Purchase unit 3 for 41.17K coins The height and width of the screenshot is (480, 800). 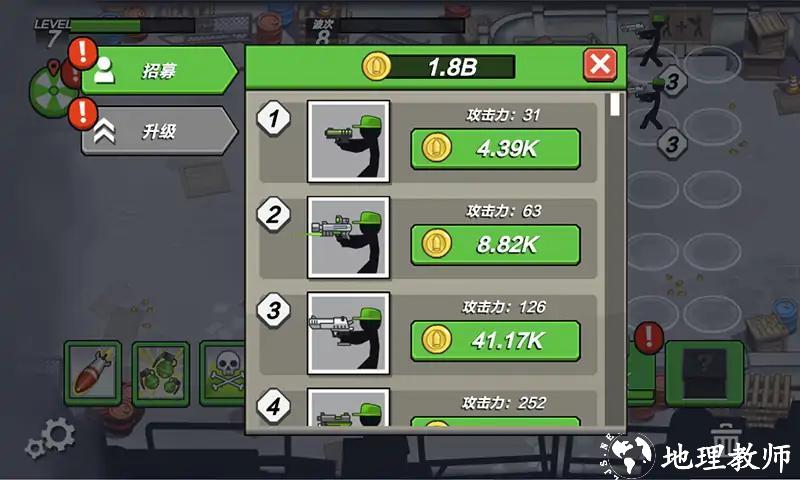(495, 341)
